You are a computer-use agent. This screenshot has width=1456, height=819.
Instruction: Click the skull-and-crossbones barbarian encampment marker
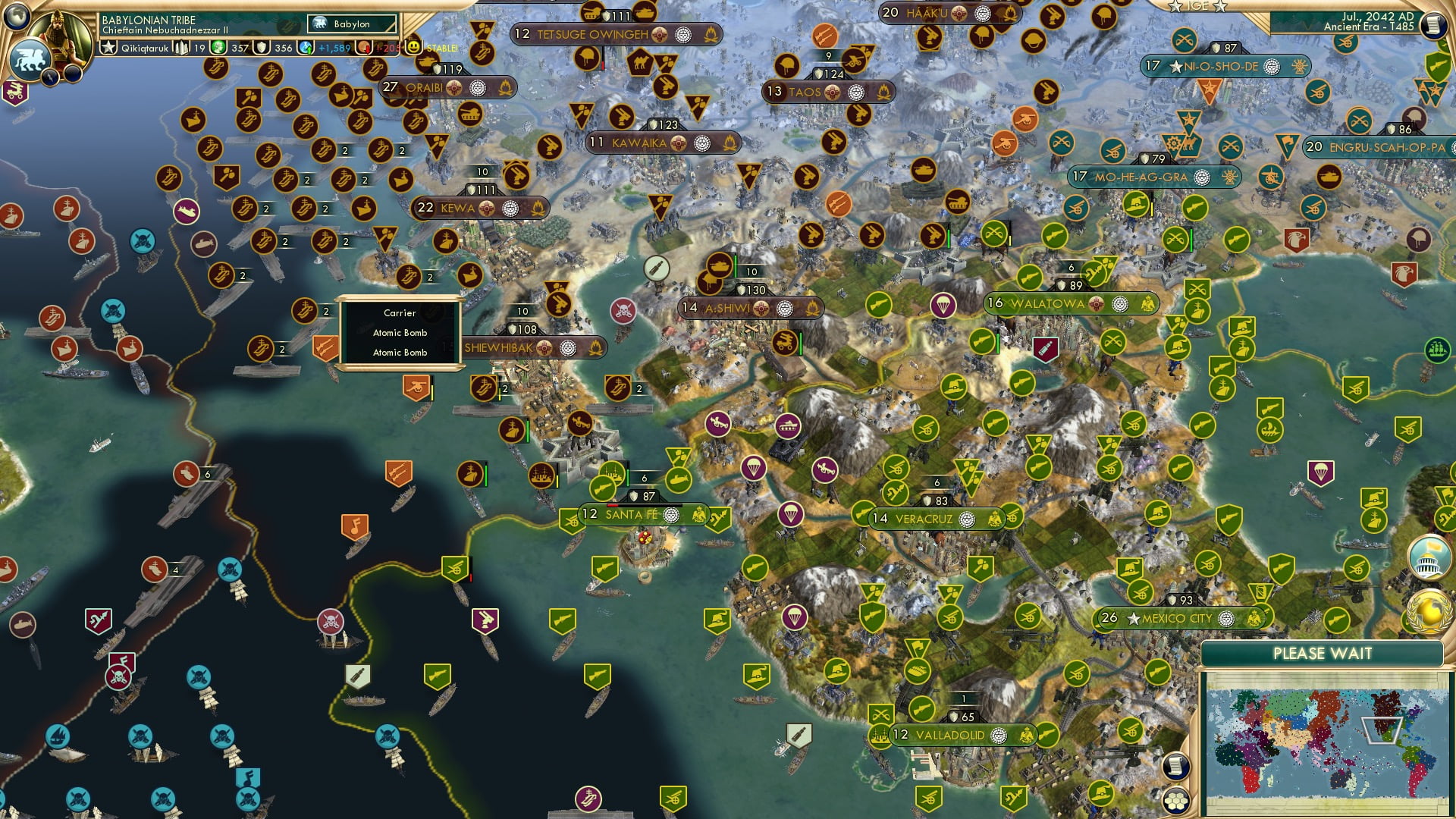click(x=624, y=312)
